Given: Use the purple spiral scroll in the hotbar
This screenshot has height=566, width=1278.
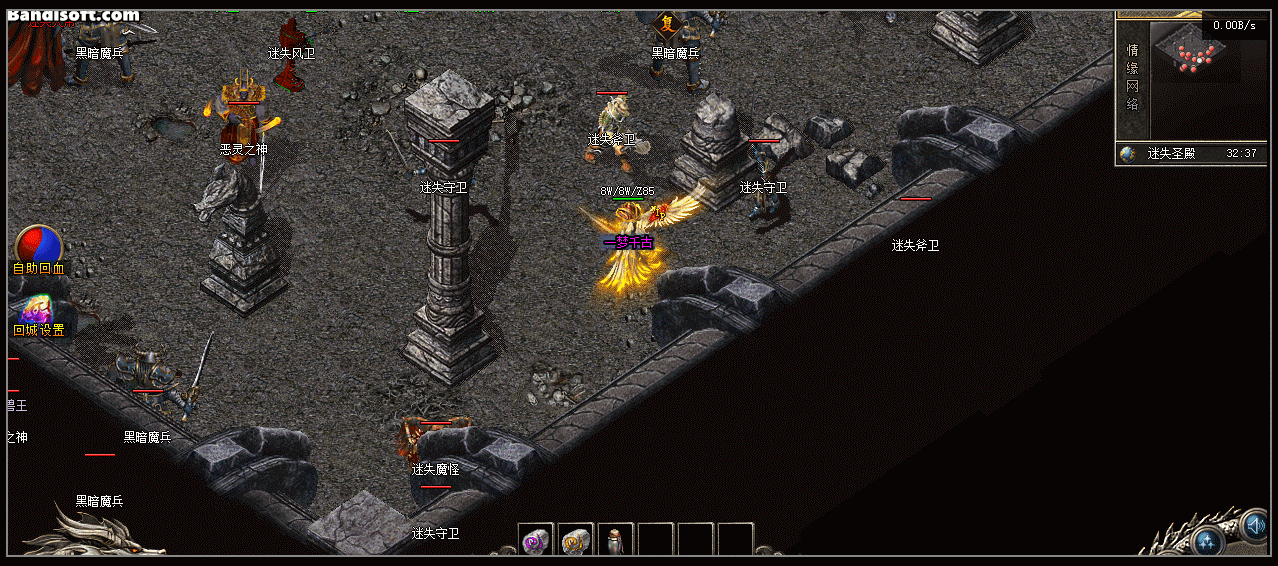Looking at the screenshot, I should [x=536, y=540].
